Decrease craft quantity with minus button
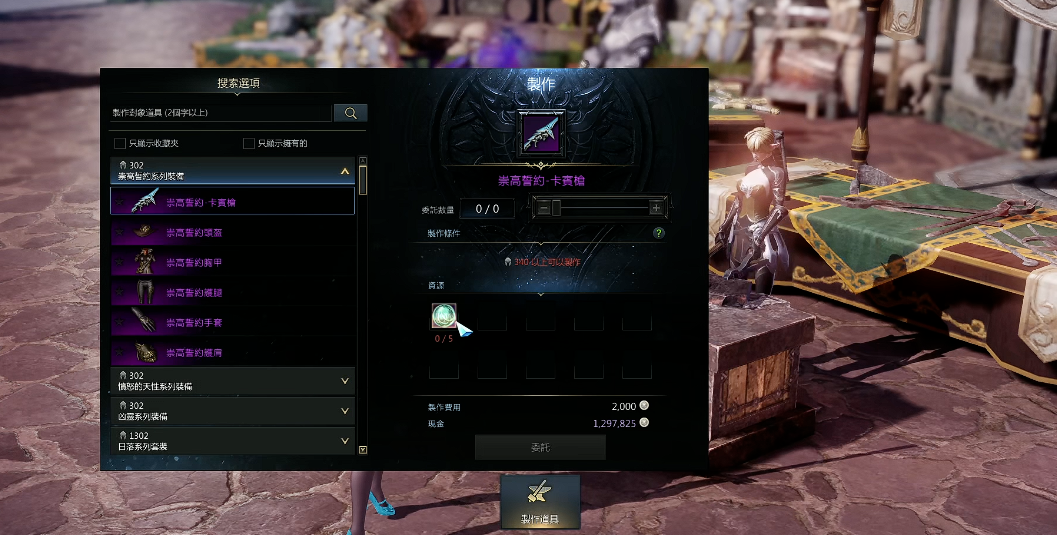Viewport: 1057px width, 535px height. (x=541, y=208)
